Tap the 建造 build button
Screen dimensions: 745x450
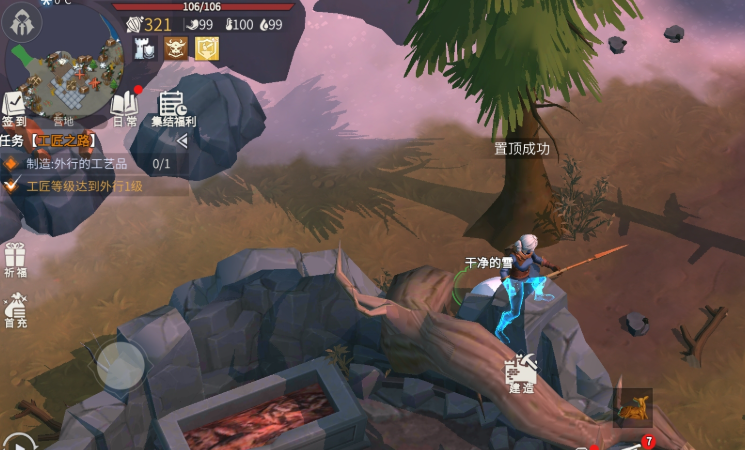point(522,374)
